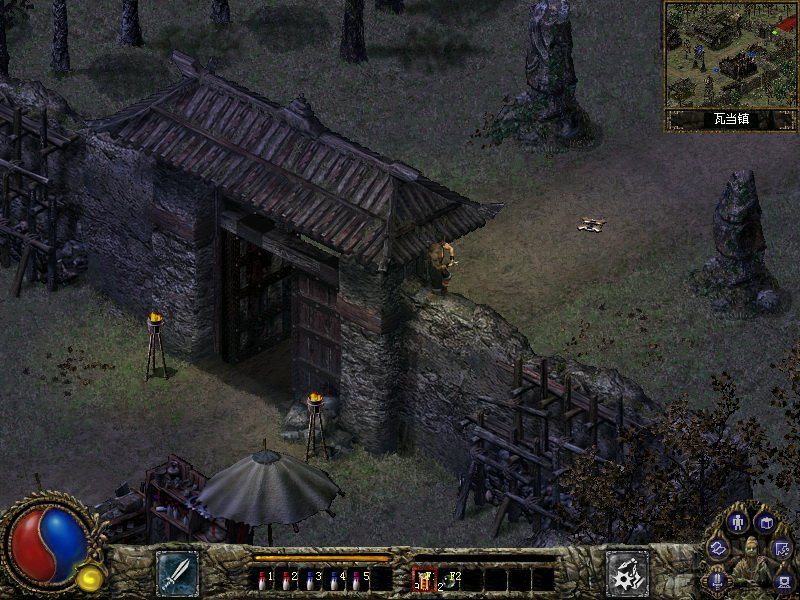Use the red potion in slot 2
The width and height of the screenshot is (800, 600).
pyautogui.click(x=287, y=578)
